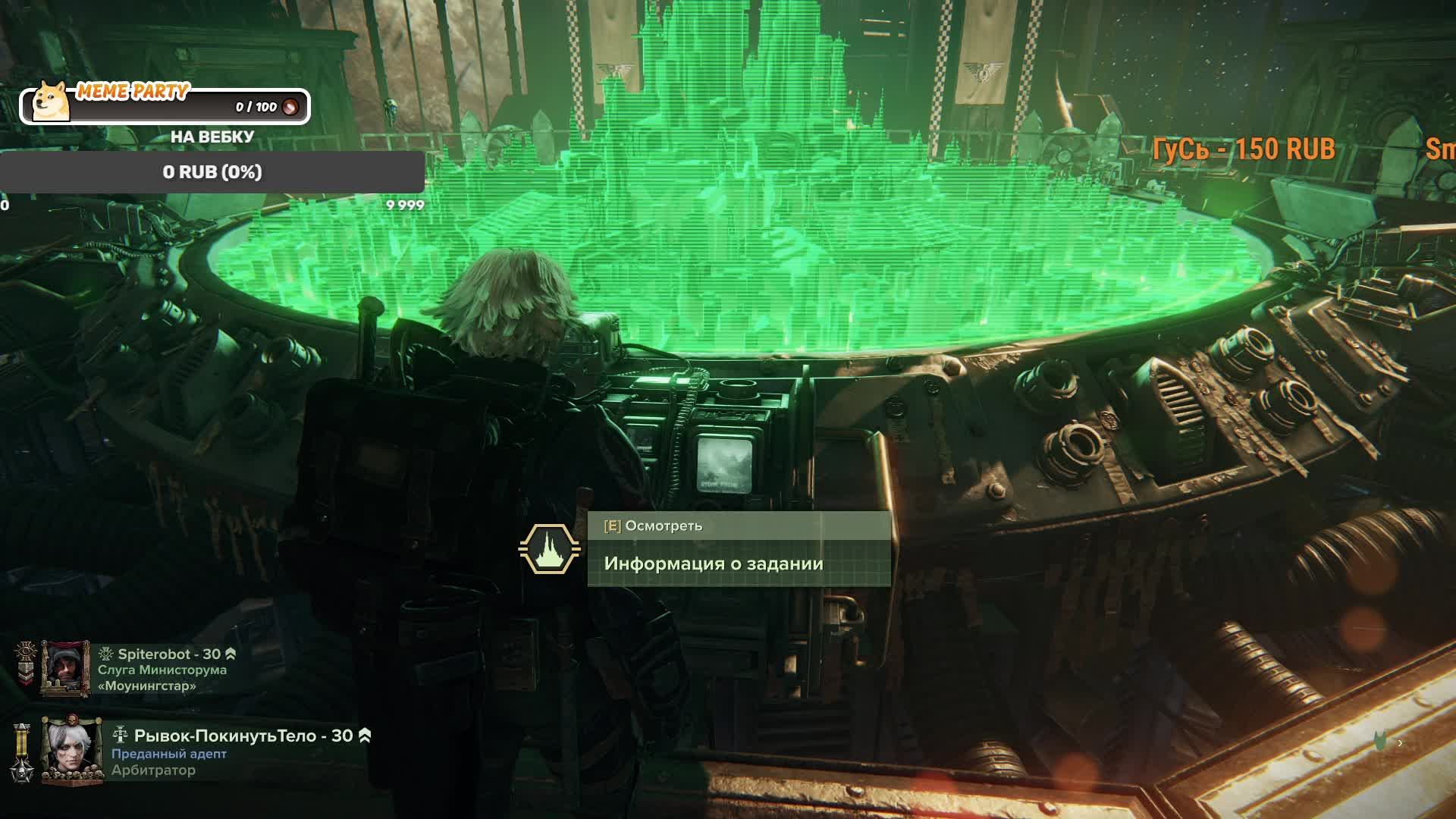Screen dimensions: 1456x819
Task: Click the Meme Party doge widget
Action: click(164, 105)
